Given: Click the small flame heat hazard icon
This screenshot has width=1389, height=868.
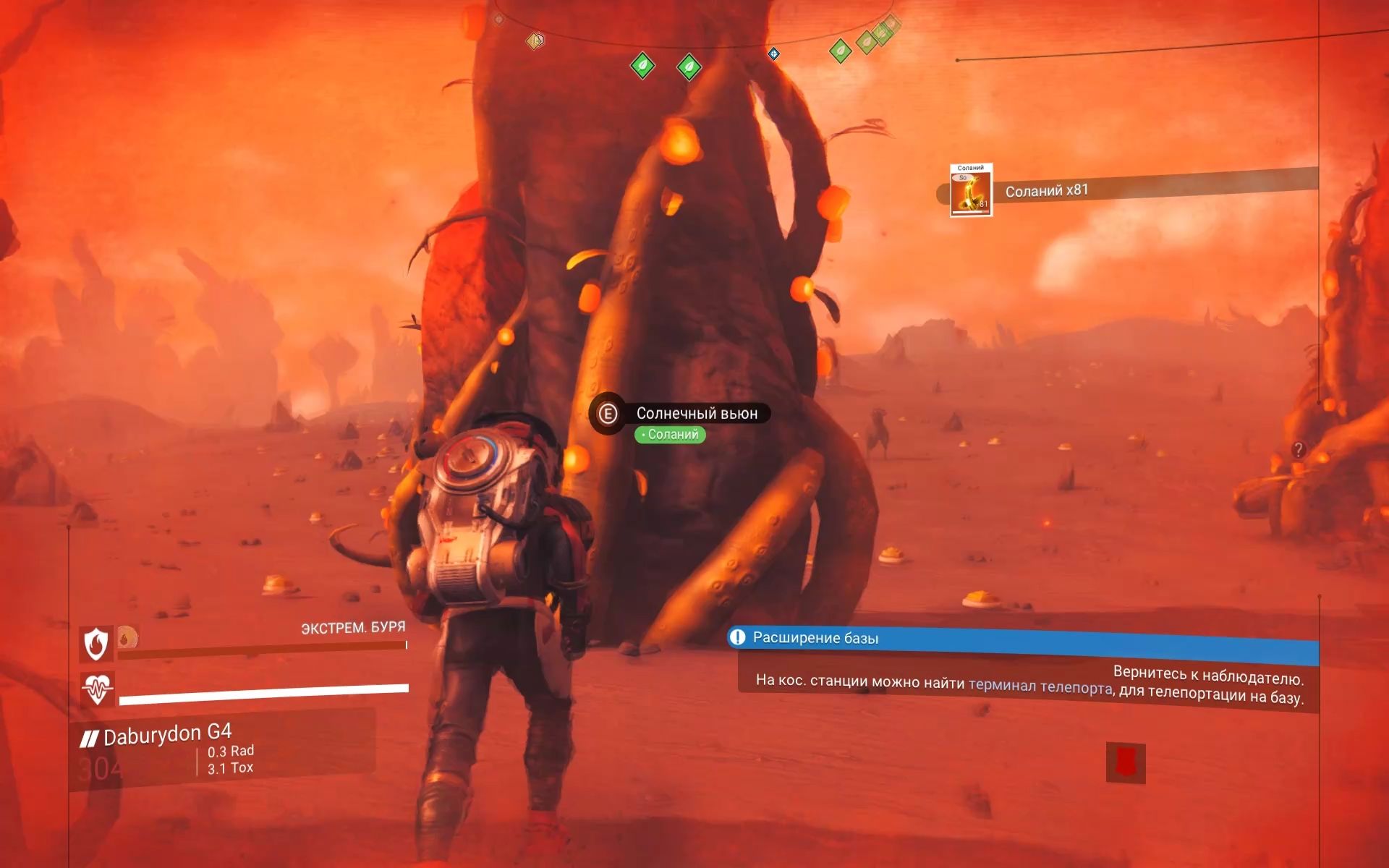Looking at the screenshot, I should (x=127, y=637).
